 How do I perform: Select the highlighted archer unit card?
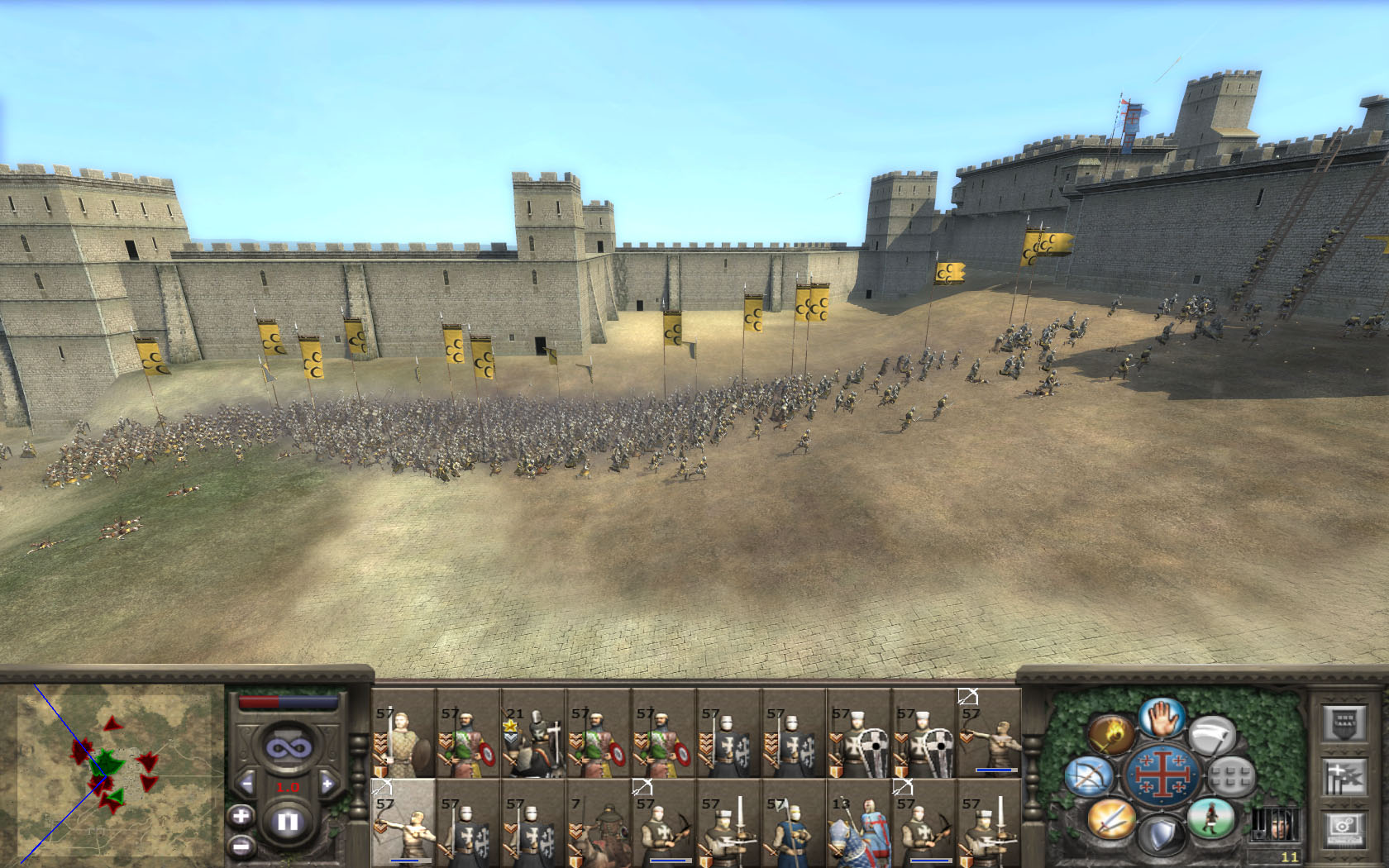[x=403, y=823]
